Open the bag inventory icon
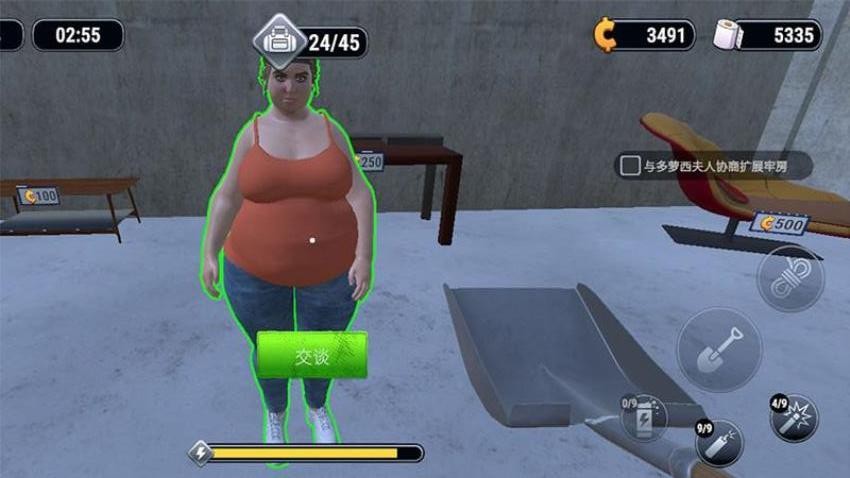 (278, 41)
